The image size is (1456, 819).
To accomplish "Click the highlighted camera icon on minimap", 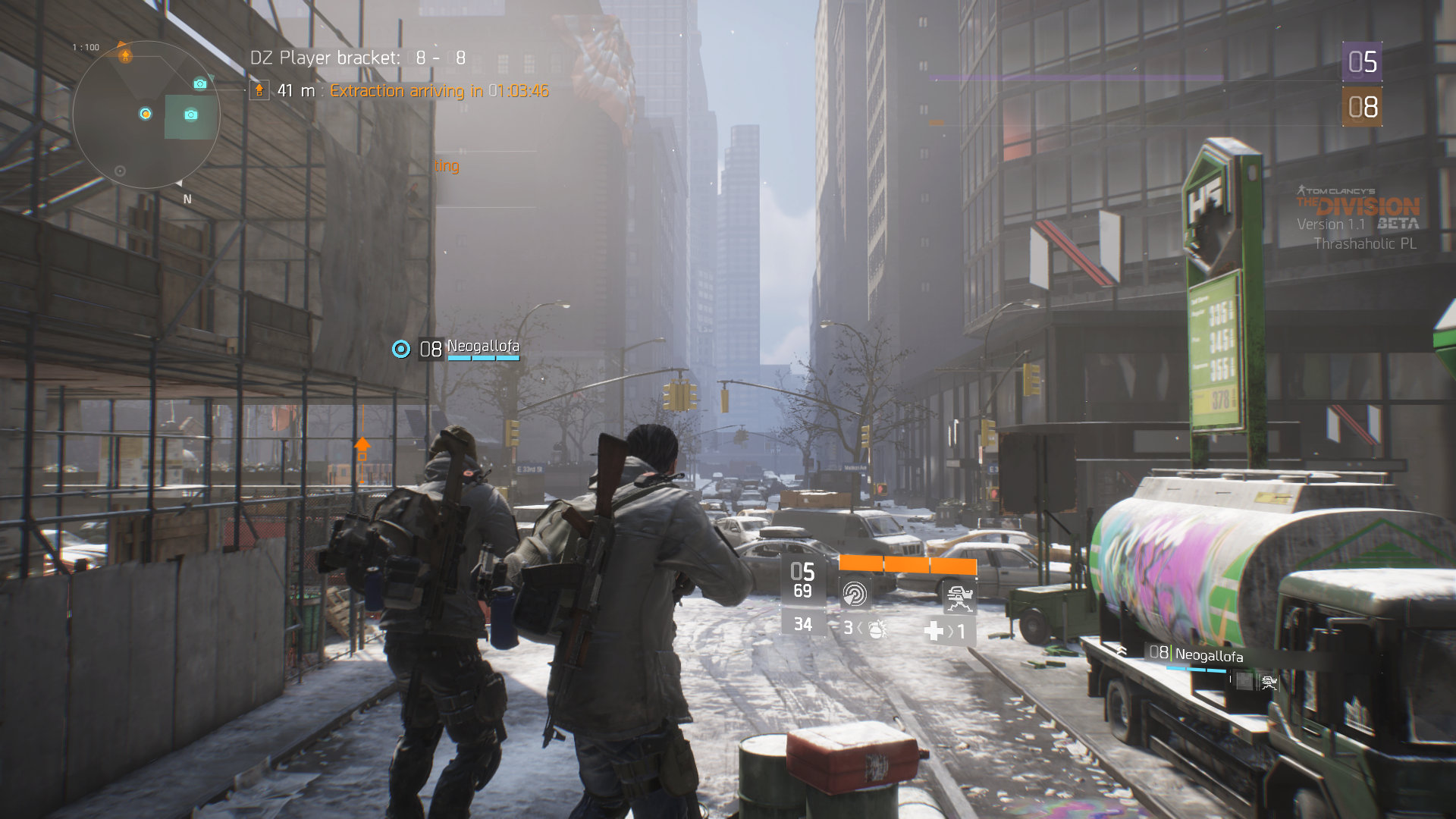I will pyautogui.click(x=190, y=115).
